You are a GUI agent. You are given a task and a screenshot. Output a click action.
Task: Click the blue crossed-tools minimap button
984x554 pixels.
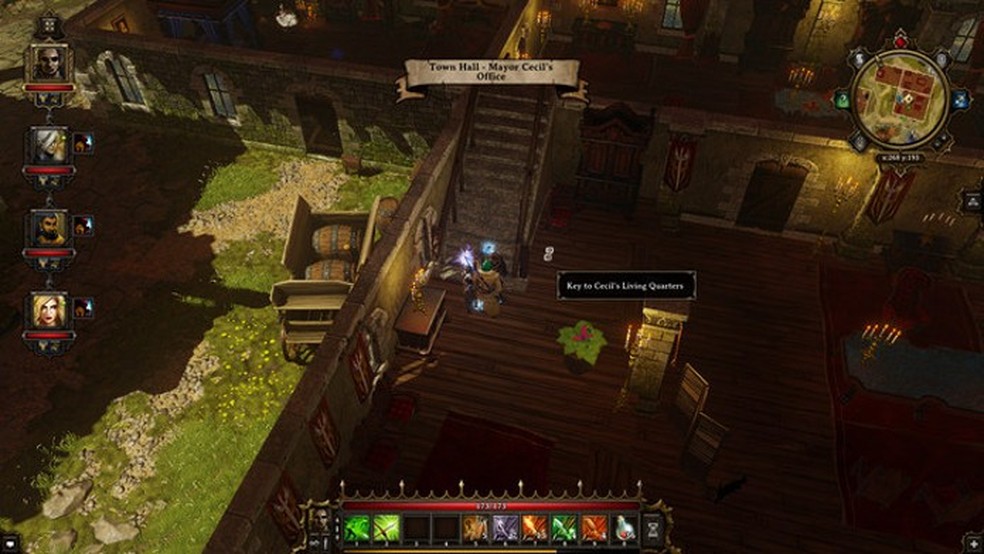pos(961,98)
